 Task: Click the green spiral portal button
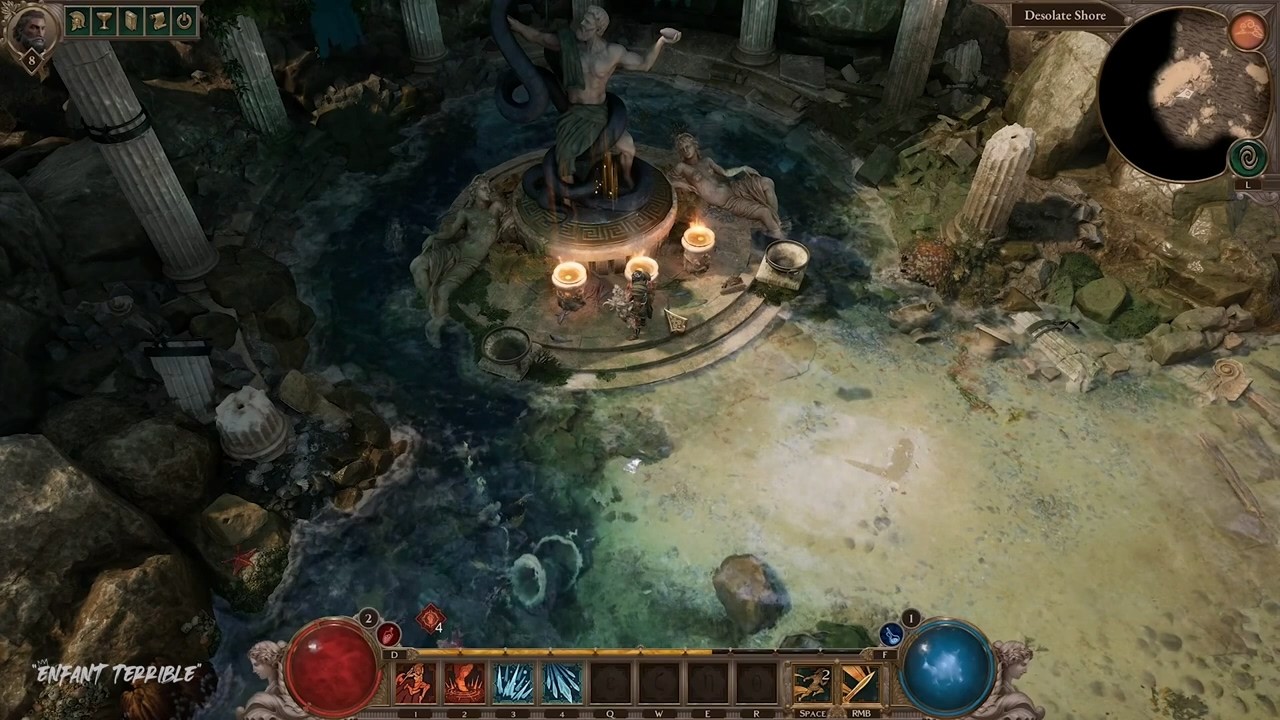[1247, 158]
